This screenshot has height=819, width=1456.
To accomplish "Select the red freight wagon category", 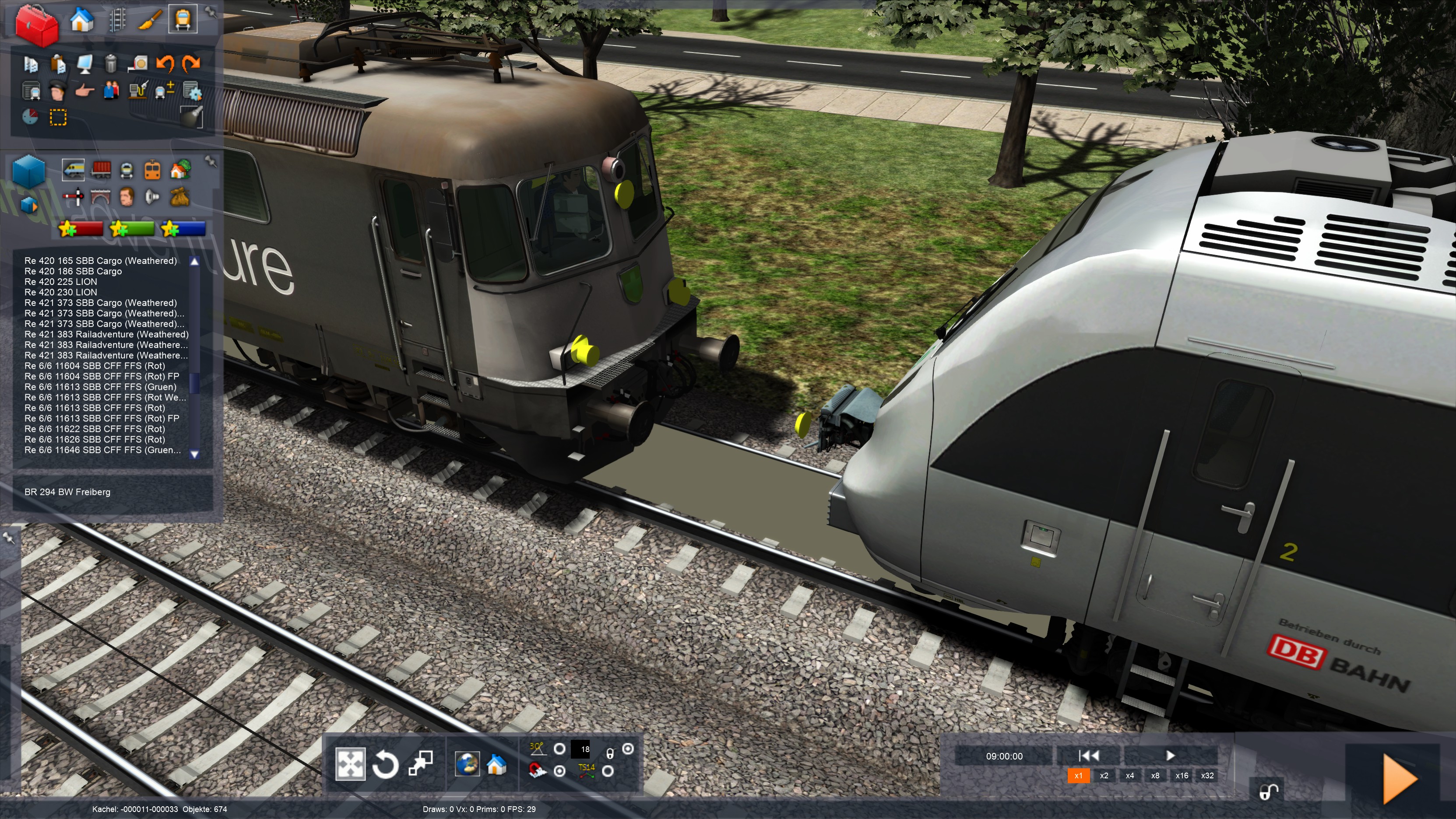I will (x=101, y=169).
